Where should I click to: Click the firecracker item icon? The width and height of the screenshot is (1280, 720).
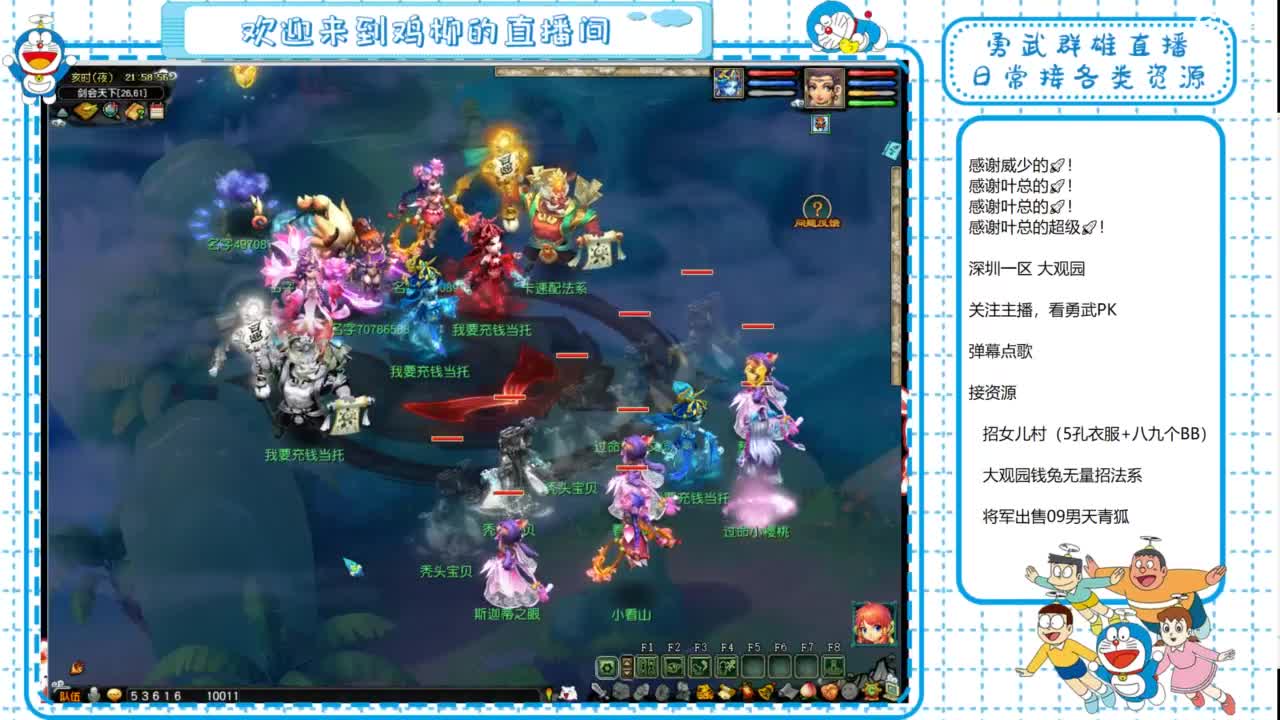(747, 691)
